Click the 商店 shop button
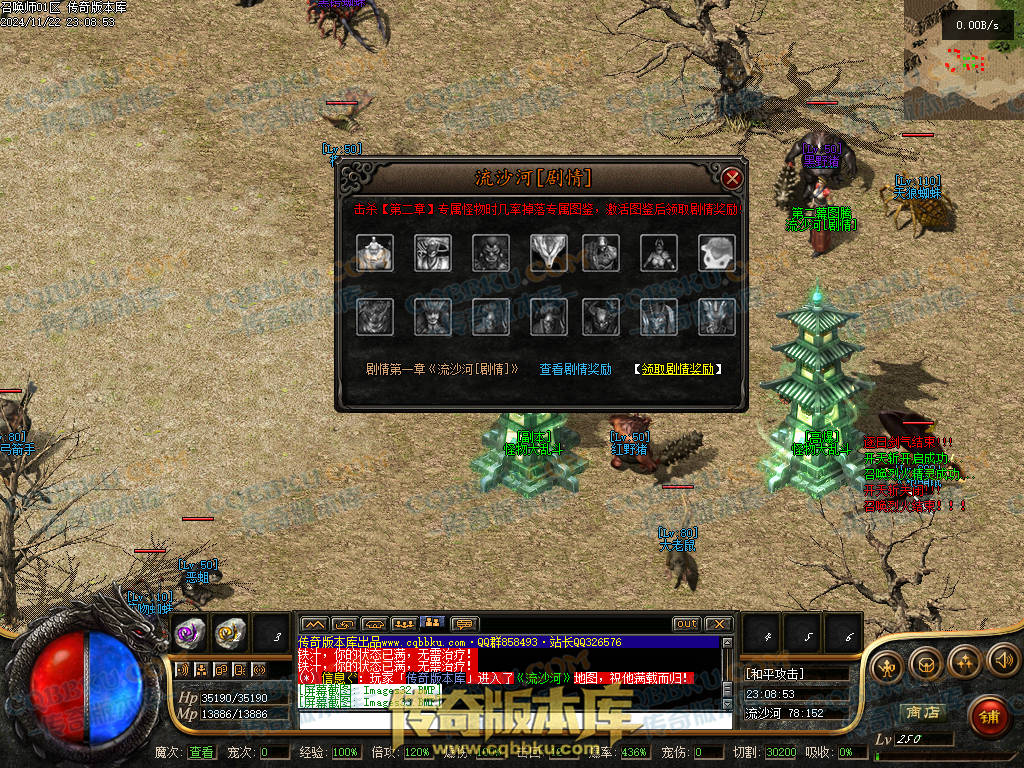1024x768 pixels. [x=922, y=712]
